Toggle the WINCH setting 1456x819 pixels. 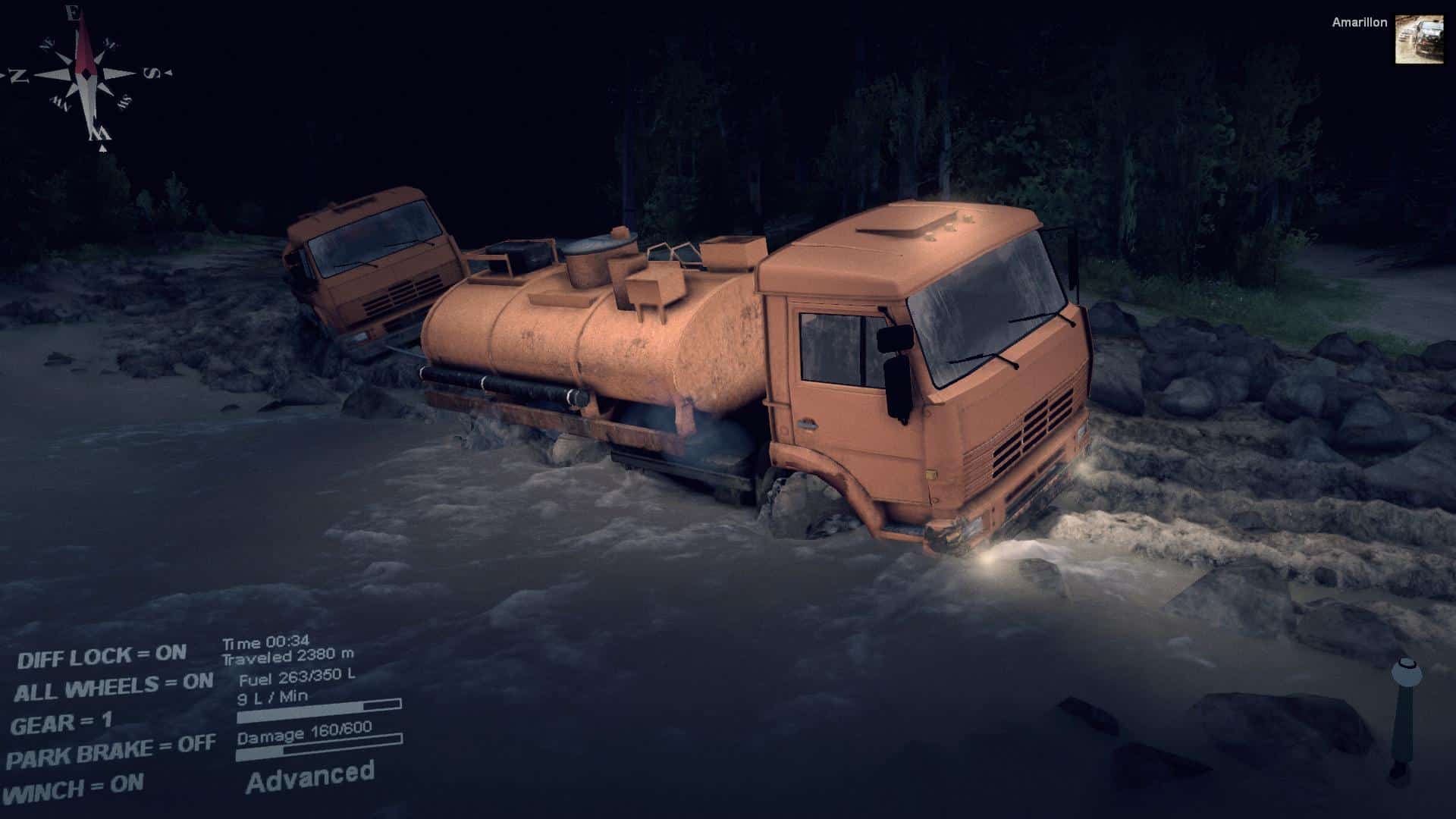coord(74,788)
